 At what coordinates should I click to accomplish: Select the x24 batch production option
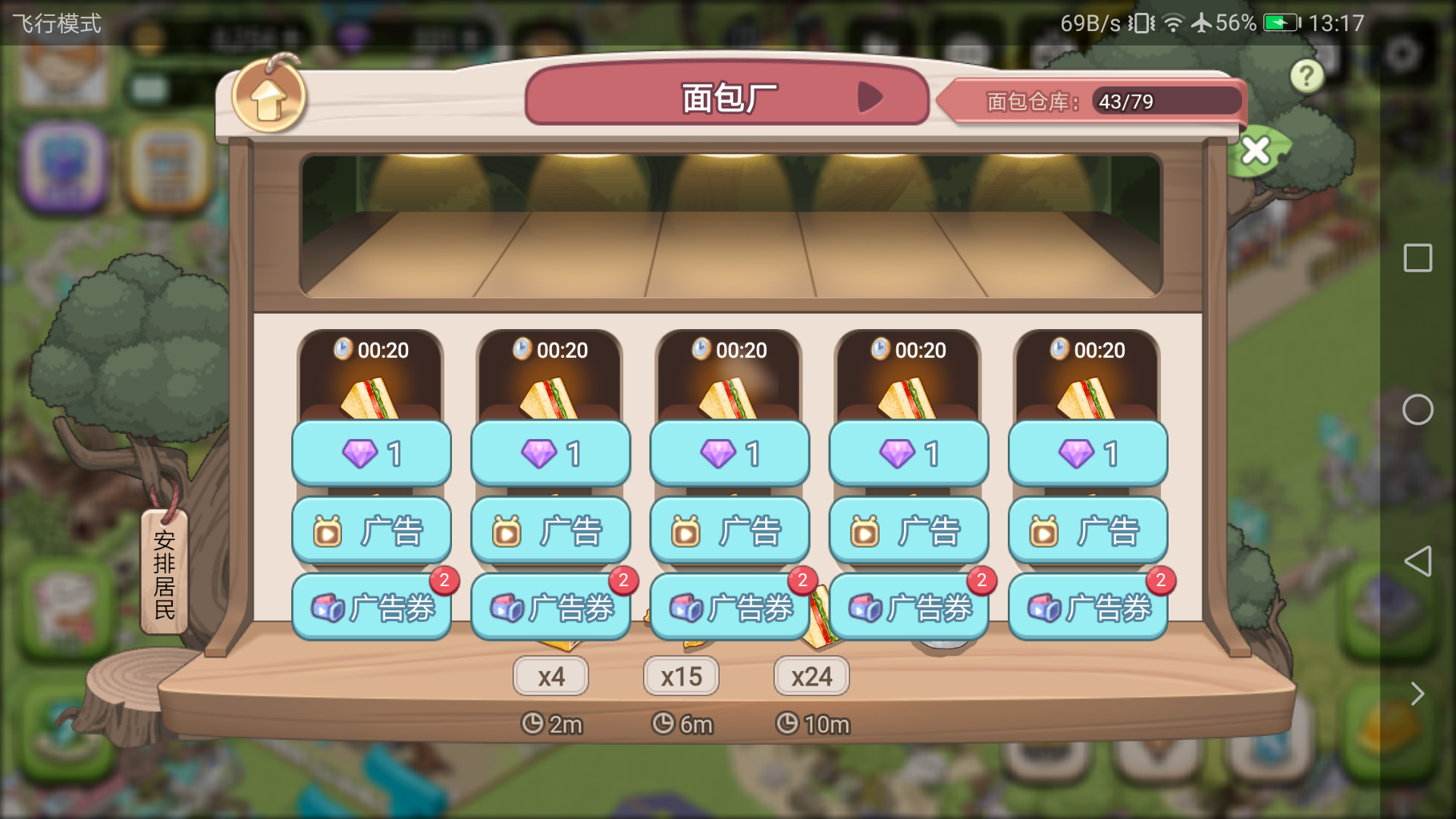[811, 676]
